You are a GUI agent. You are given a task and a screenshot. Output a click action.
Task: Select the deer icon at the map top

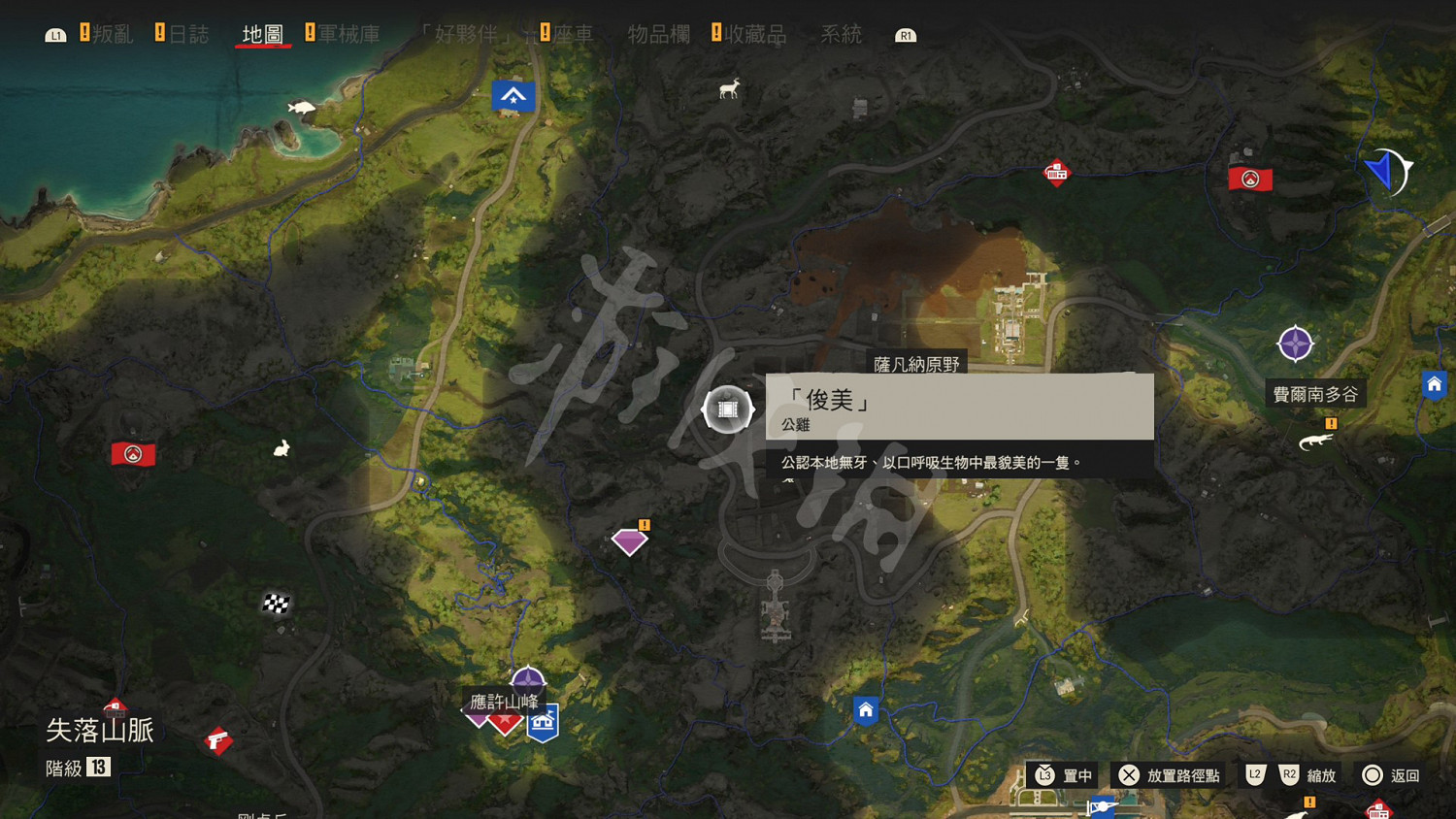[728, 88]
